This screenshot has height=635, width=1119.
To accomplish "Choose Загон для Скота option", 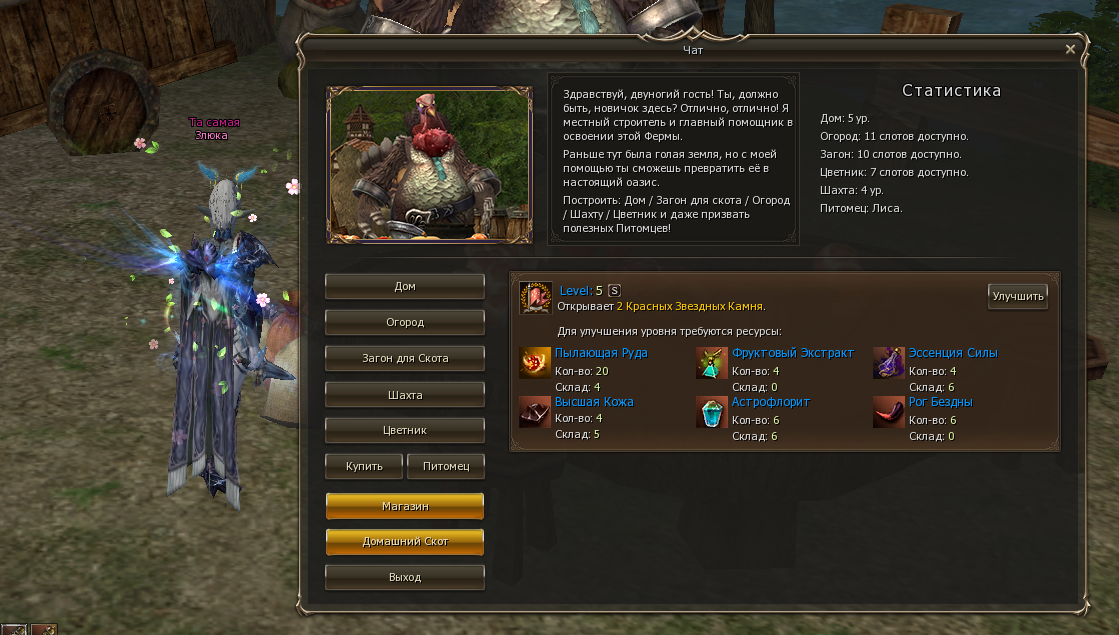I will click(x=405, y=358).
